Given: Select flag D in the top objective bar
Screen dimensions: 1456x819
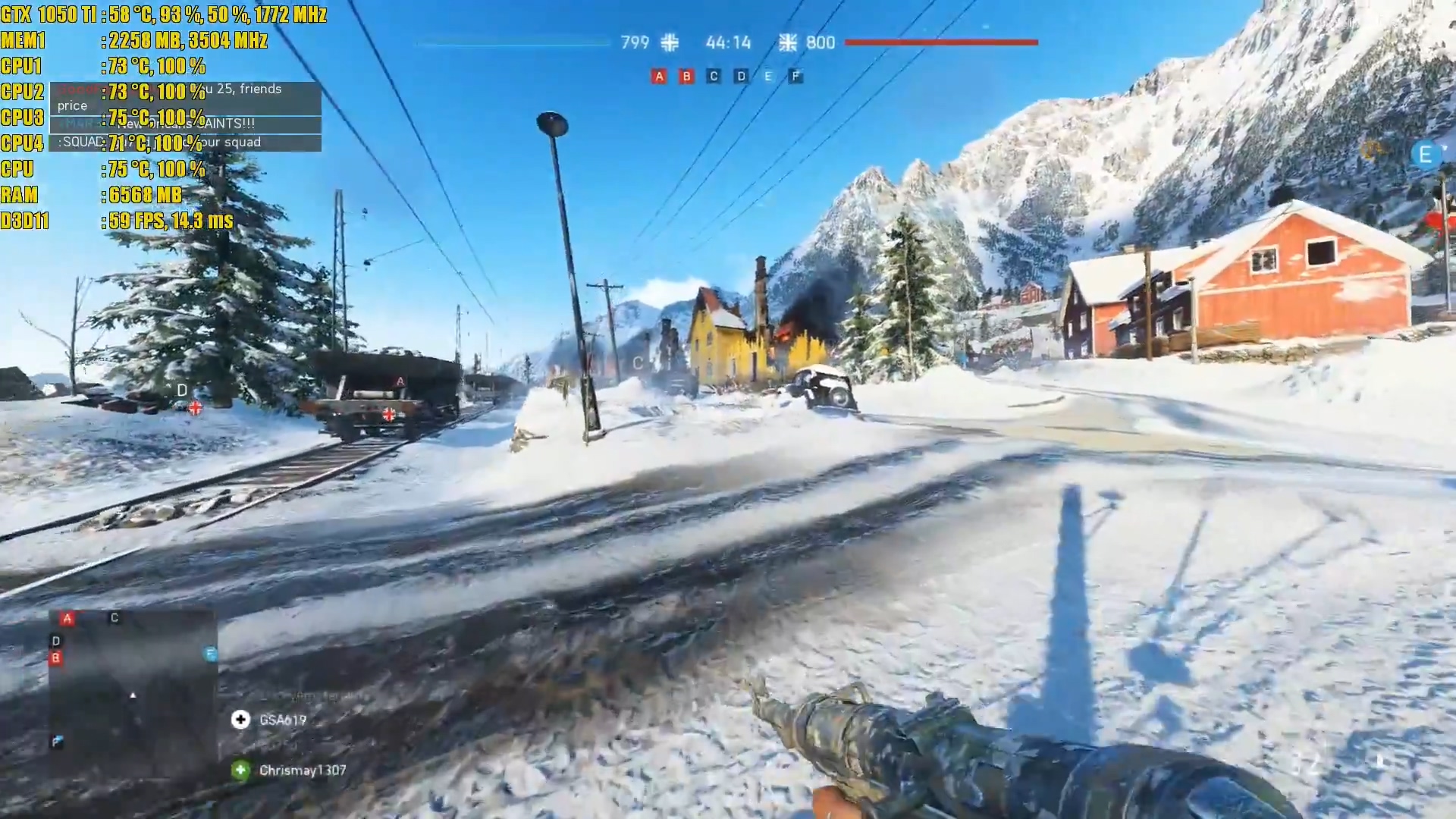Looking at the screenshot, I should pyautogui.click(x=741, y=76).
